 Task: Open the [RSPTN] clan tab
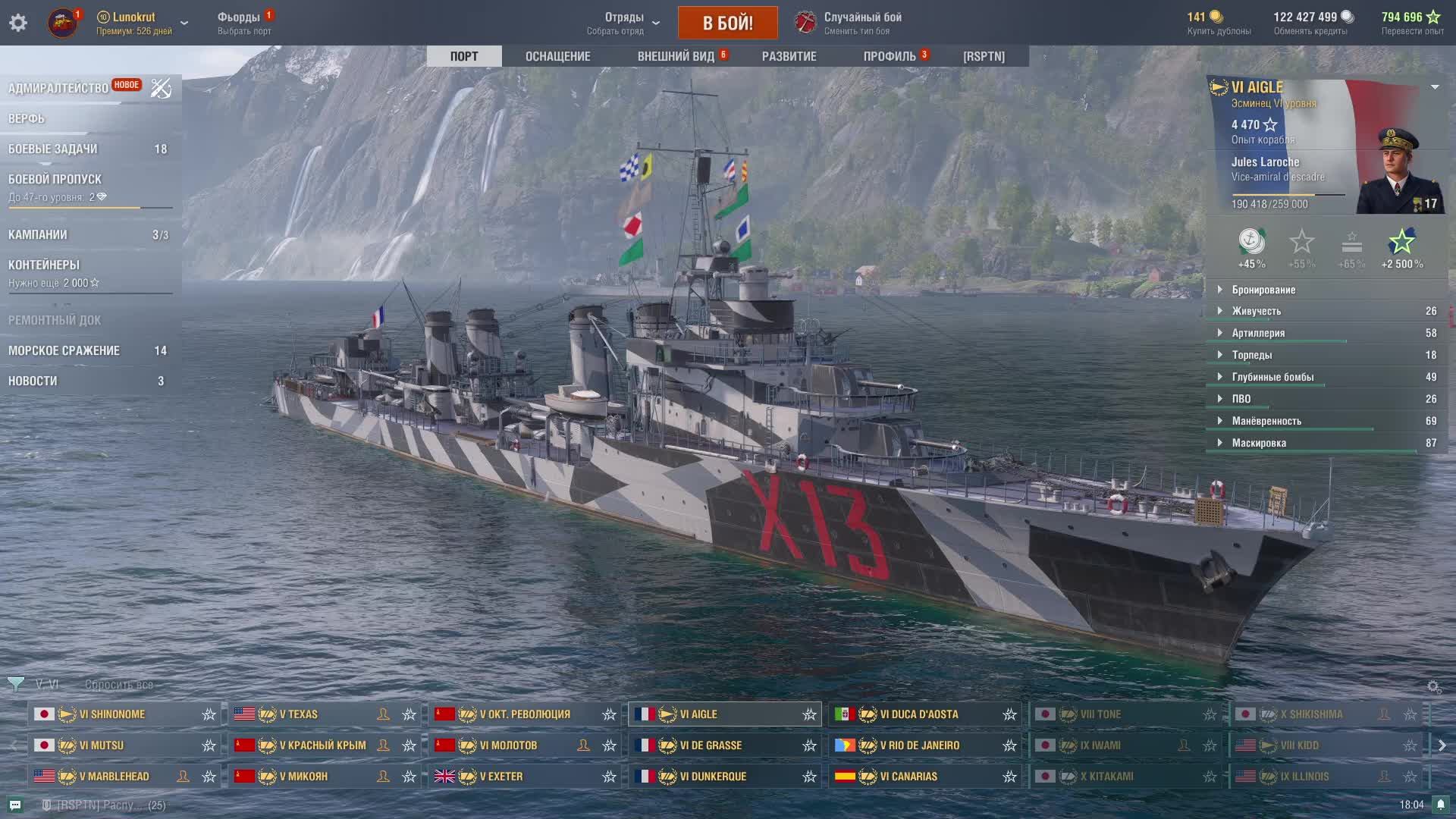click(984, 56)
